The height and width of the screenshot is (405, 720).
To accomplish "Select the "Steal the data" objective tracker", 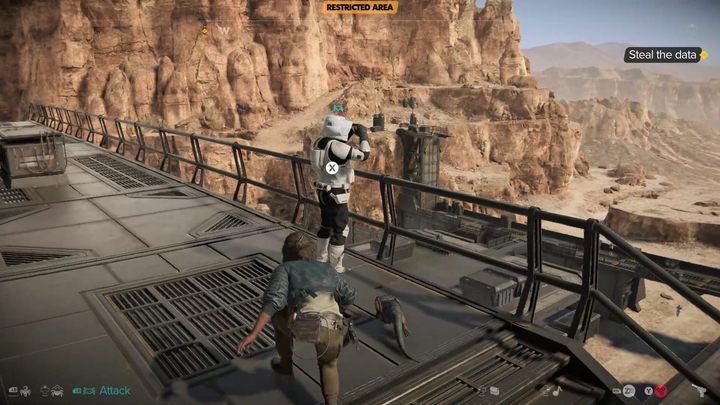I will pyautogui.click(x=663, y=55).
